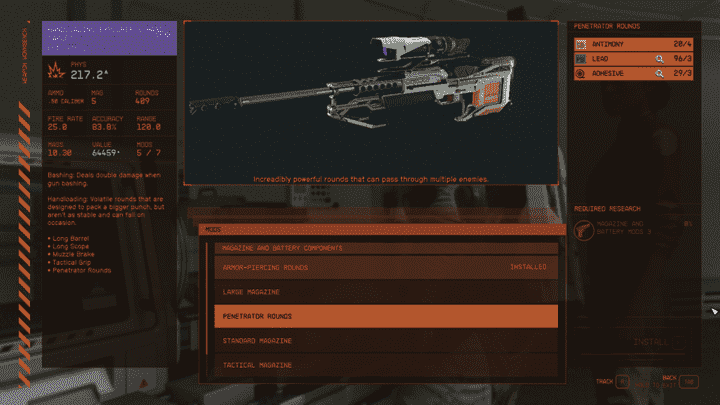
Task: Click the Adhesive resource row
Action: pyautogui.click(x=634, y=74)
